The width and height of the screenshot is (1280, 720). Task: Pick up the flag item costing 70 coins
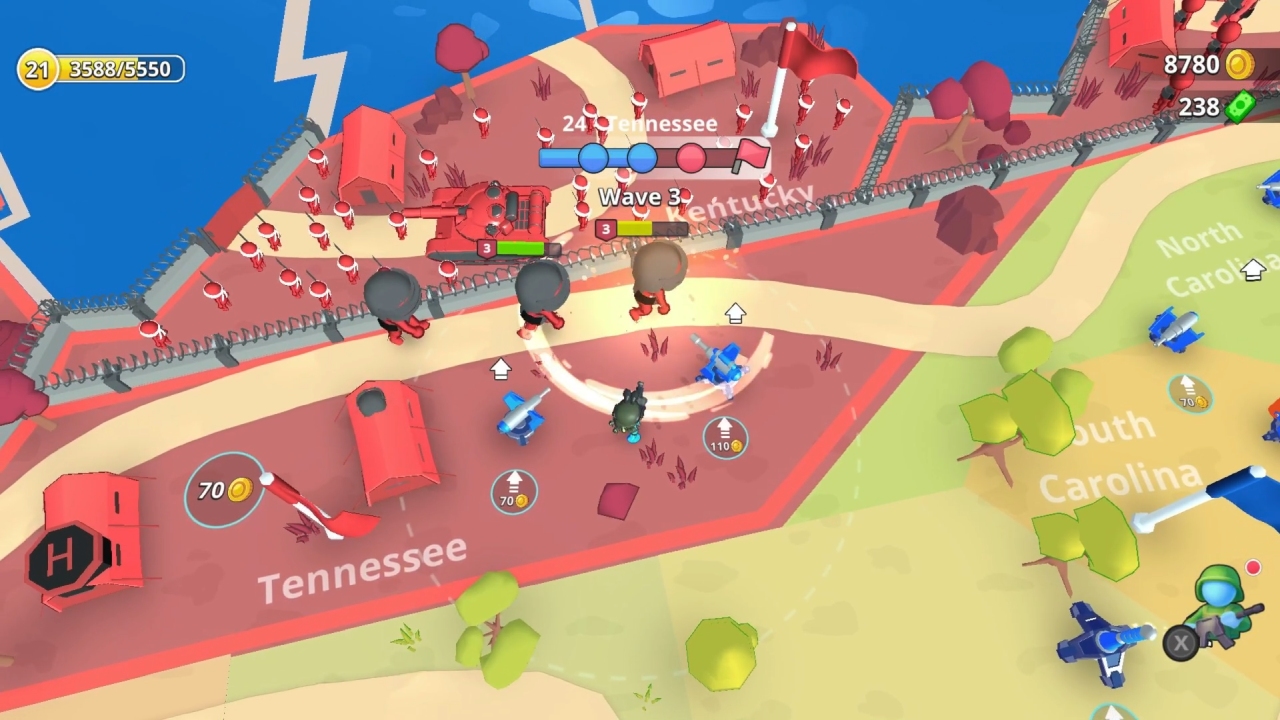coord(224,489)
